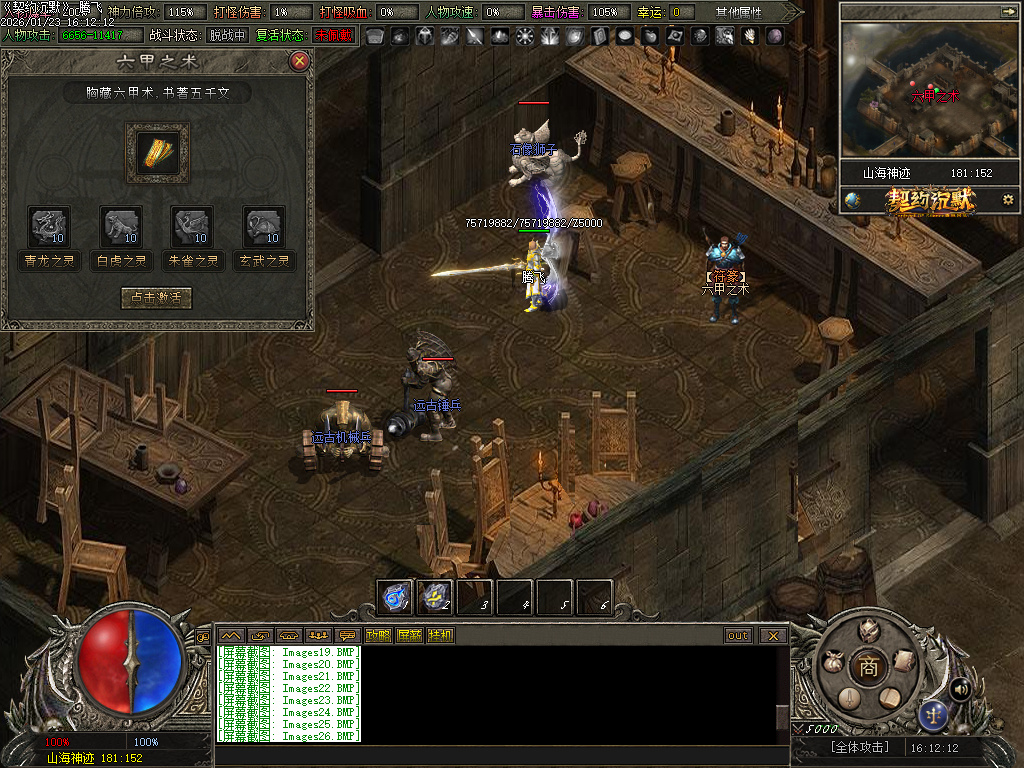Open the 商 shop button
The width and height of the screenshot is (1024, 768).
(x=868, y=669)
